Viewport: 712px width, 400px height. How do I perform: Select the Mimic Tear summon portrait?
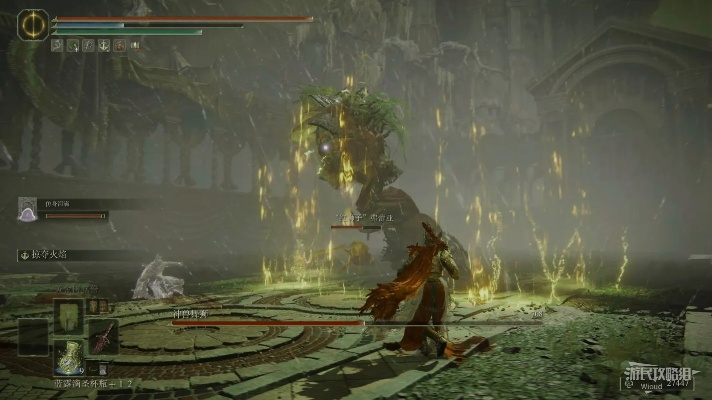point(28,208)
